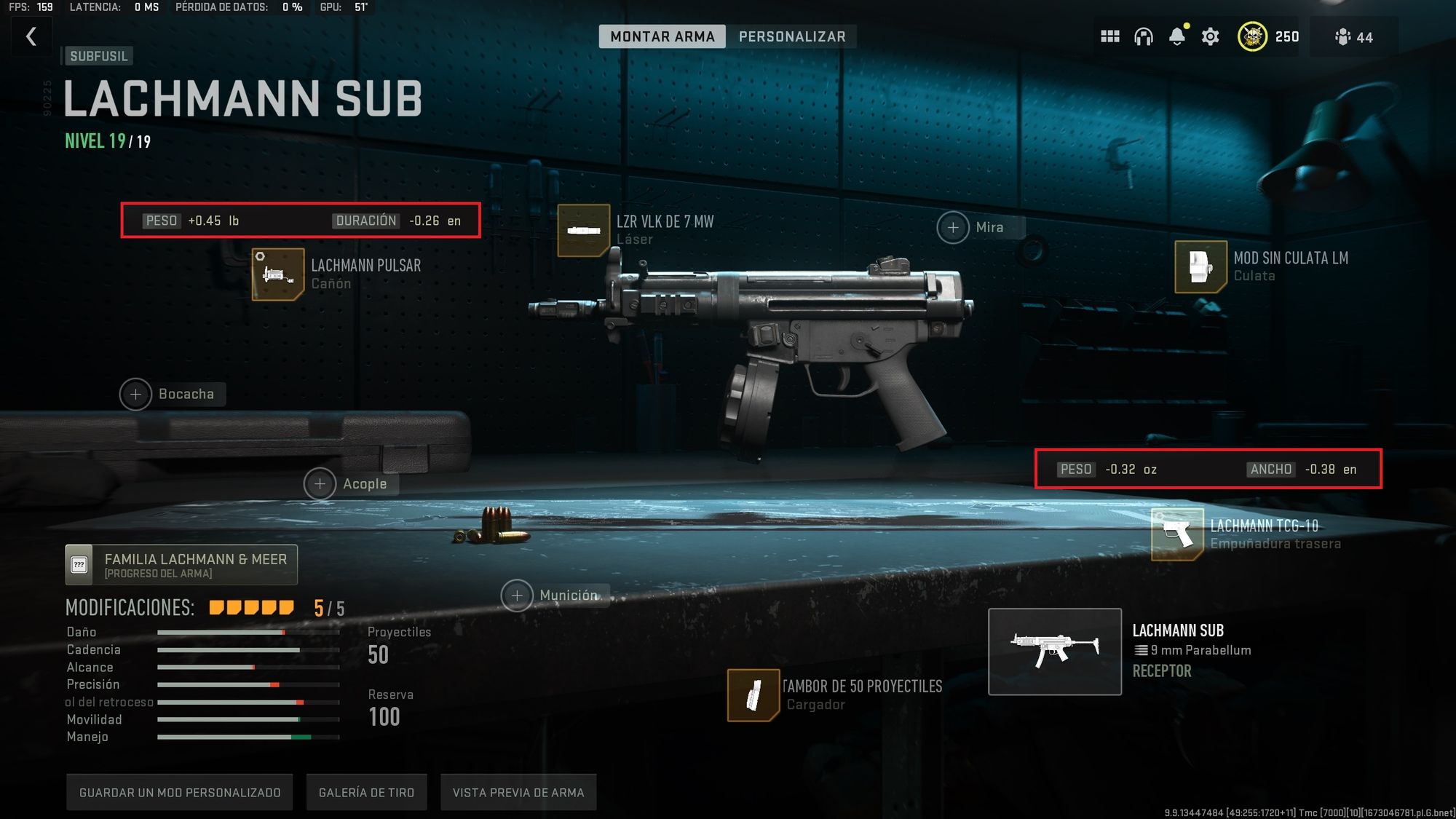Viewport: 1456px width, 819px height.
Task: Expand the empty Bocacha muzzle slot
Action: pos(135,394)
